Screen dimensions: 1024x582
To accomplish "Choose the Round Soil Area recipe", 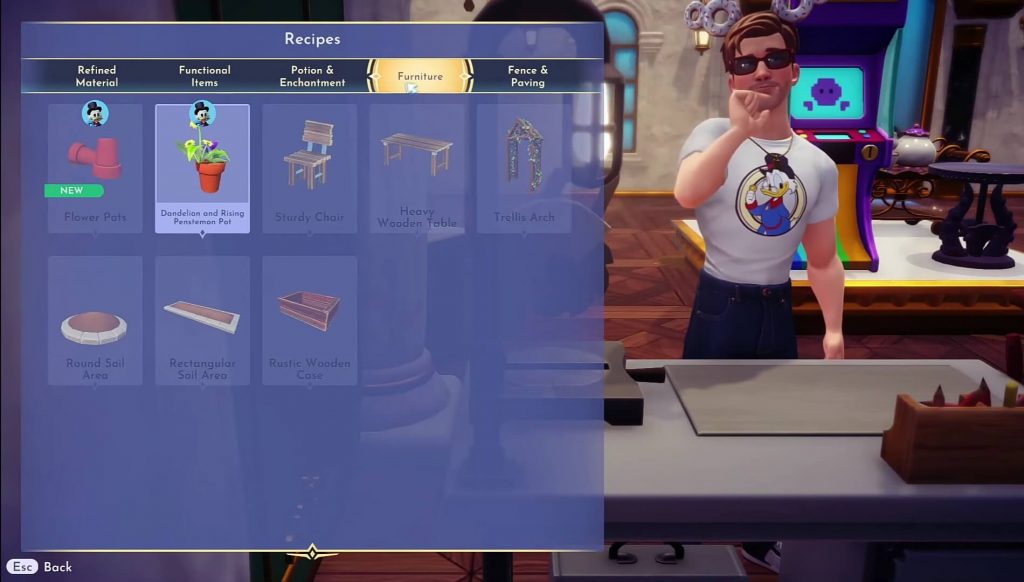I will click(x=95, y=320).
